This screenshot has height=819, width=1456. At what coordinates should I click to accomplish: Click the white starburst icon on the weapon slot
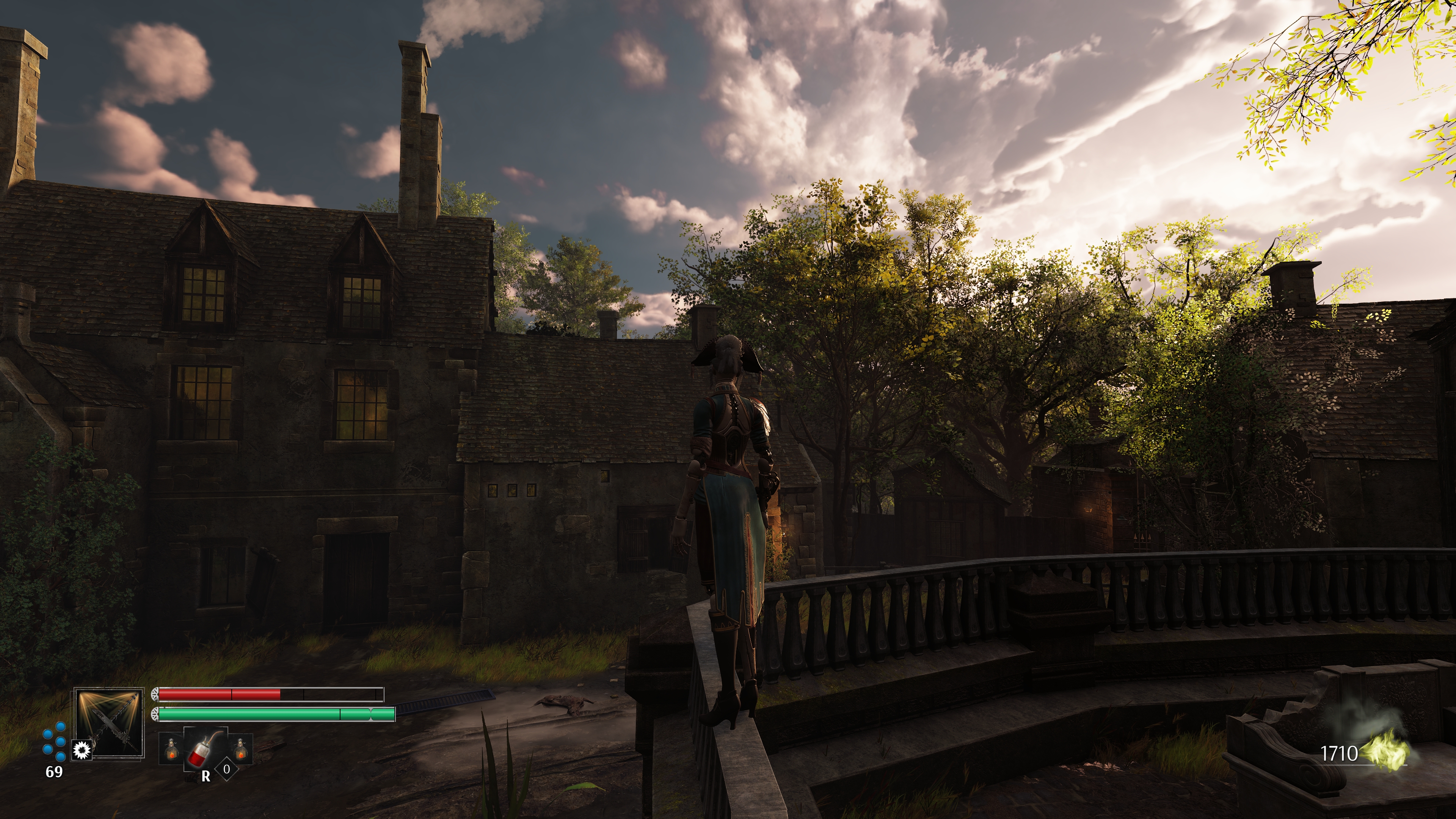click(83, 750)
